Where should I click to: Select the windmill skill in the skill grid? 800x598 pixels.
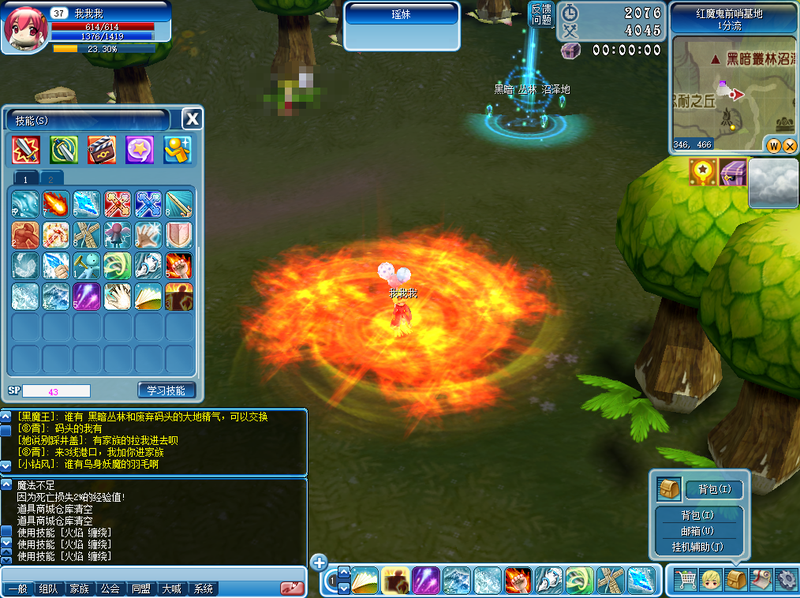(87, 235)
